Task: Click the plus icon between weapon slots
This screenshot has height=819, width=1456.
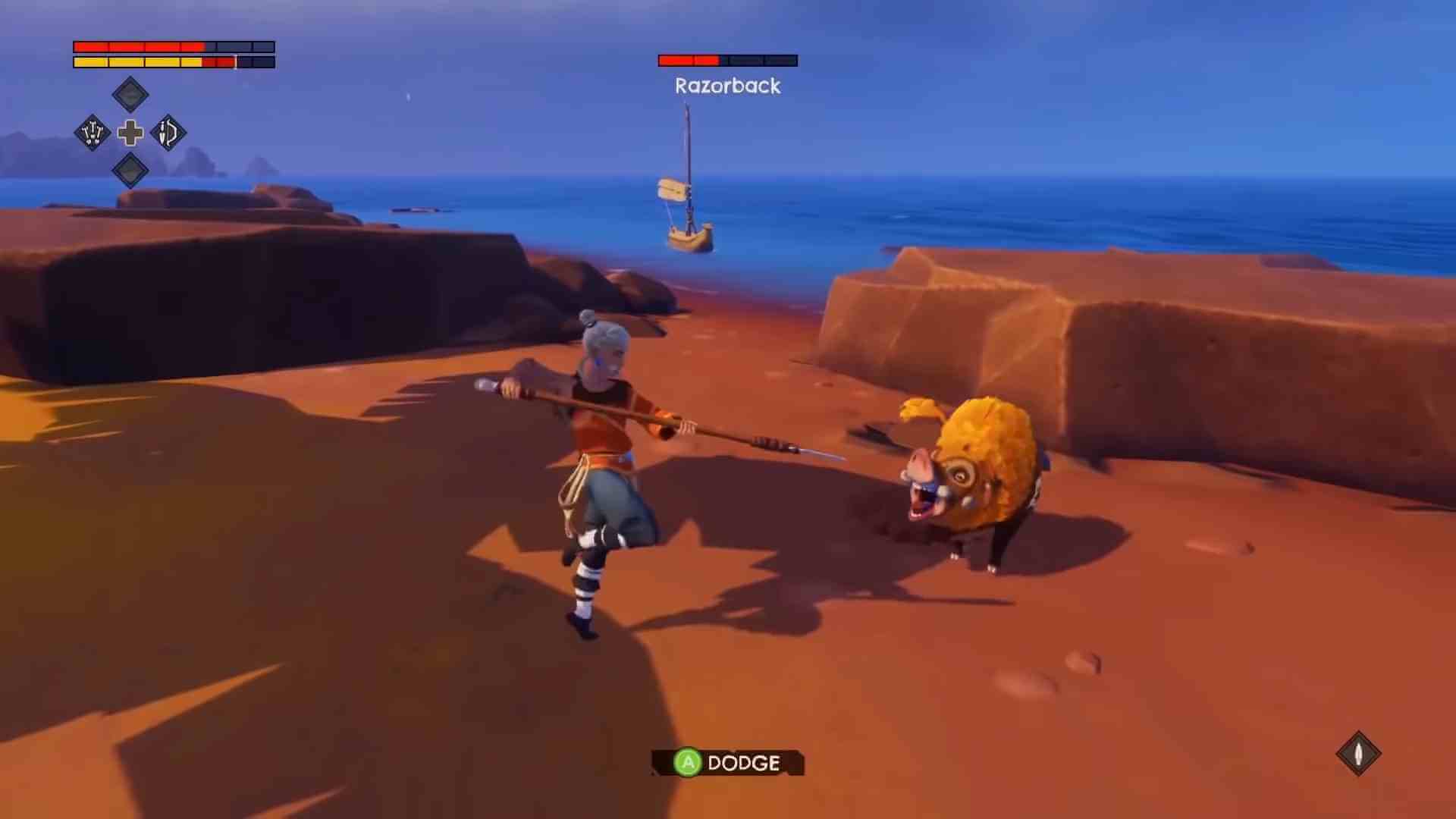Action: point(130,133)
